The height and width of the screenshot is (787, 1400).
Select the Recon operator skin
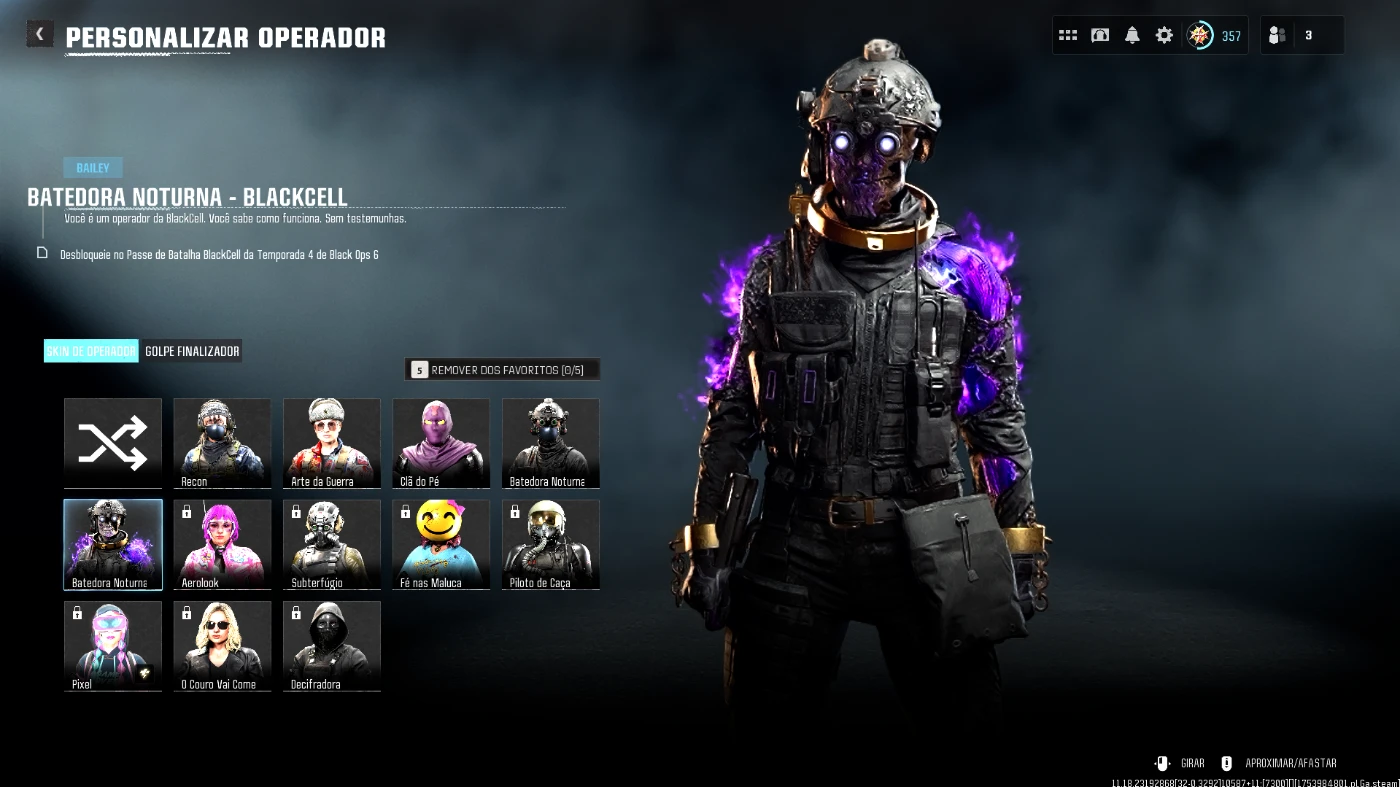click(x=222, y=443)
